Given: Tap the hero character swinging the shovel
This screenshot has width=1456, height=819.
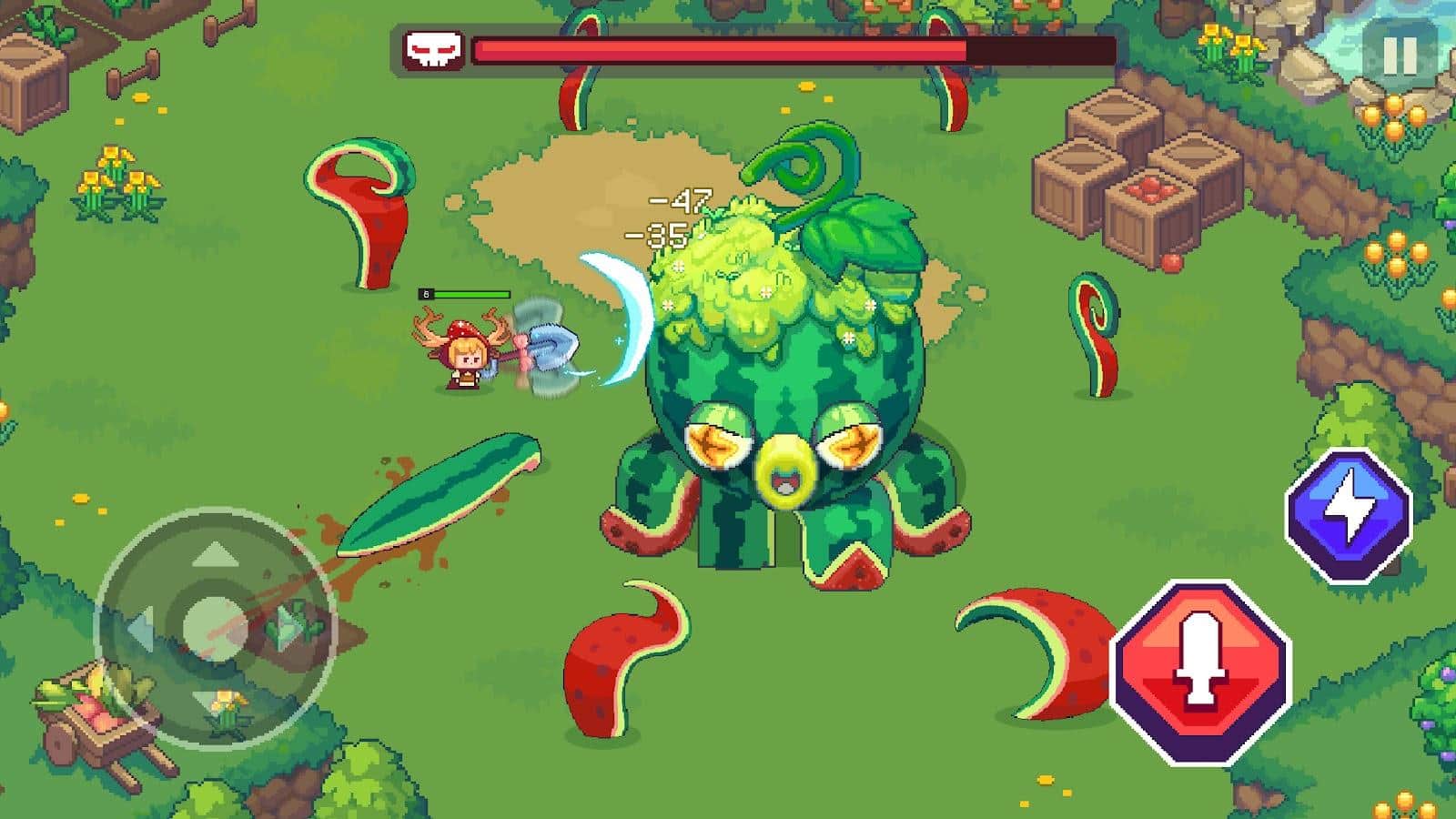Looking at the screenshot, I should coord(464,355).
